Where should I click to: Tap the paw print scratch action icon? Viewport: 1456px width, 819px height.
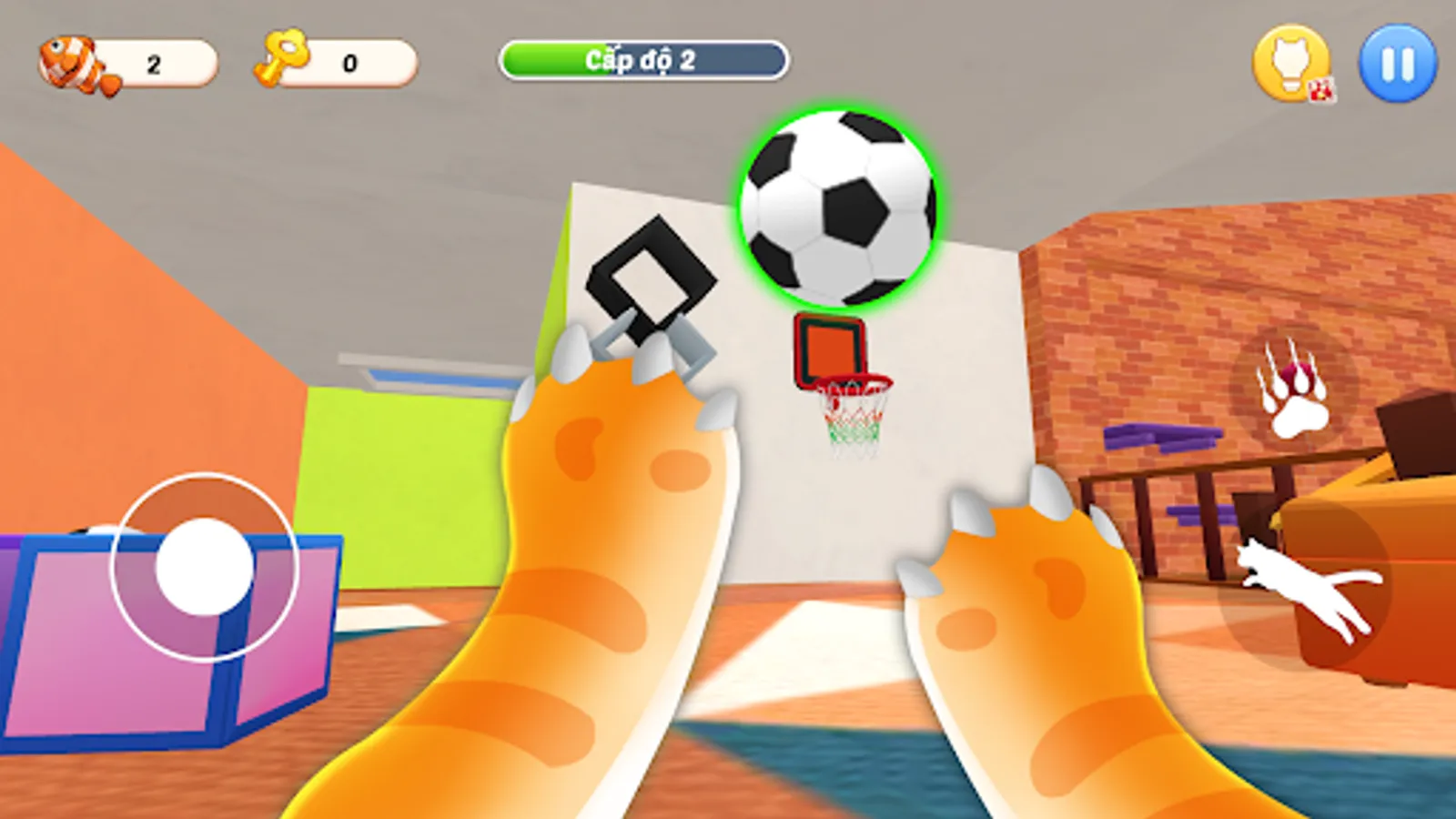(1290, 391)
